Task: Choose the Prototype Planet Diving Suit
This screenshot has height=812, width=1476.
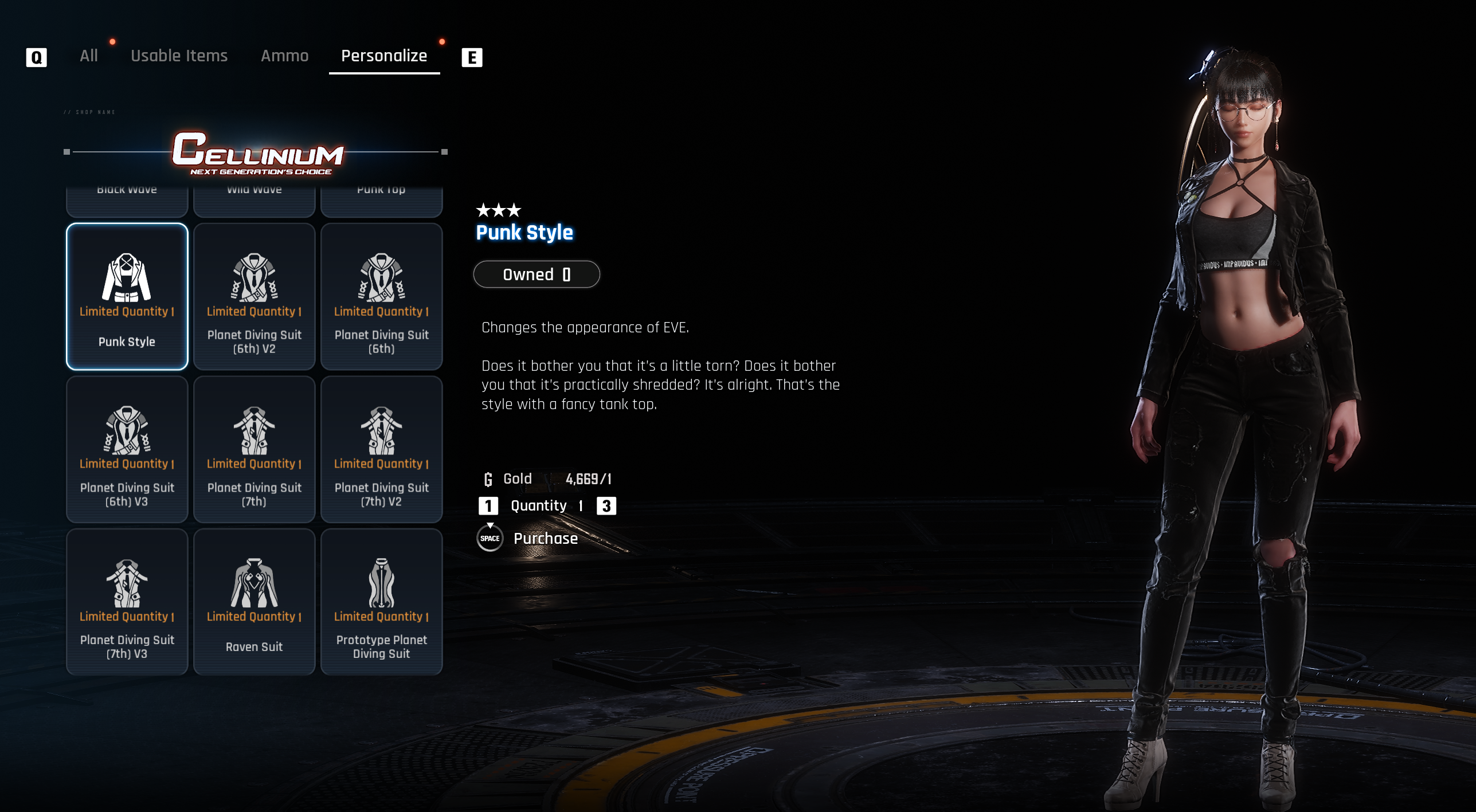Action: 382,602
